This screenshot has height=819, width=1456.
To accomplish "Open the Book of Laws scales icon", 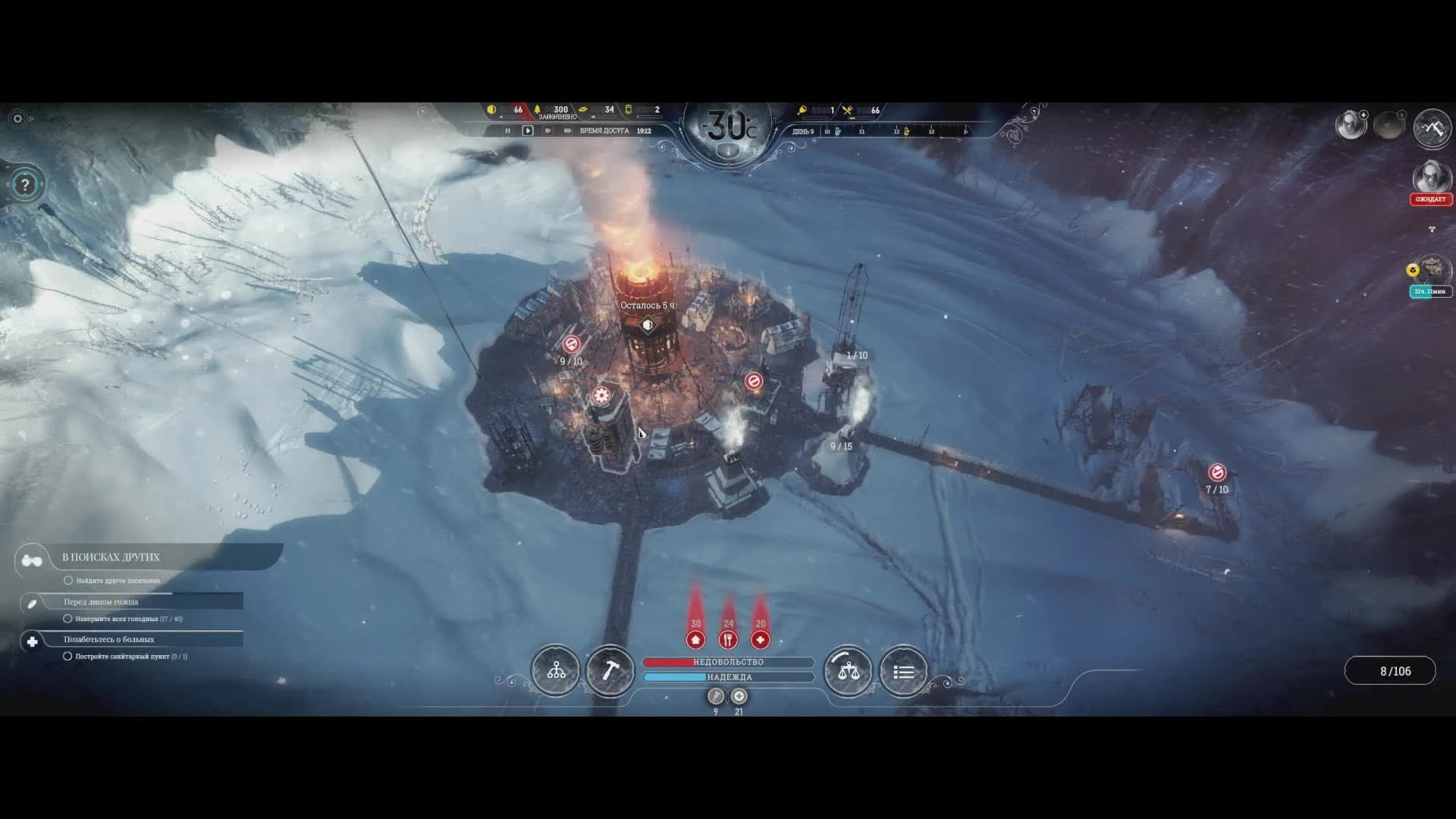I will (848, 670).
